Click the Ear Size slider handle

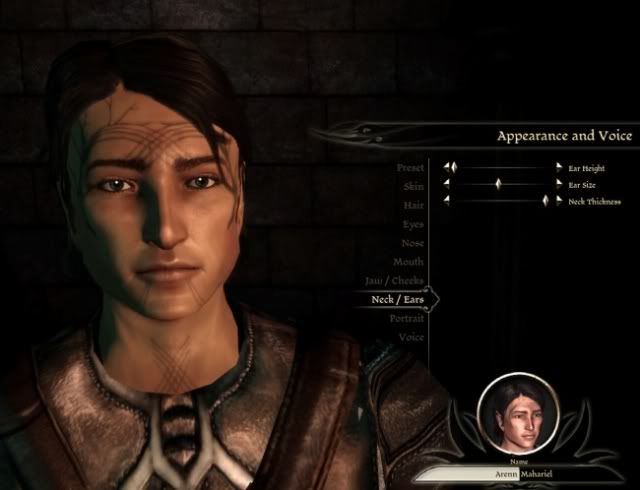[x=497, y=185]
